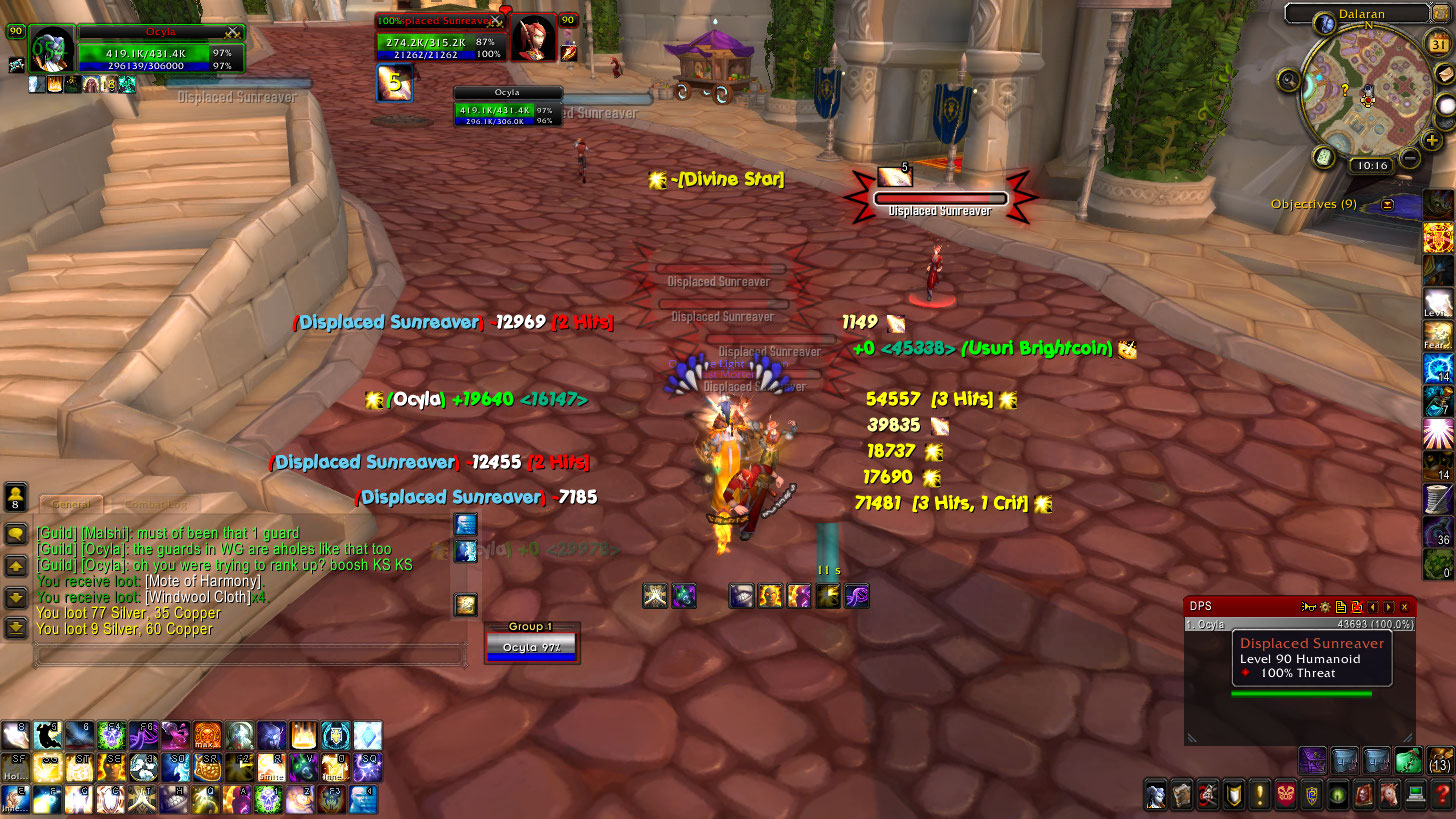Open the game menu computer icon
1456x819 pixels.
click(x=1415, y=796)
